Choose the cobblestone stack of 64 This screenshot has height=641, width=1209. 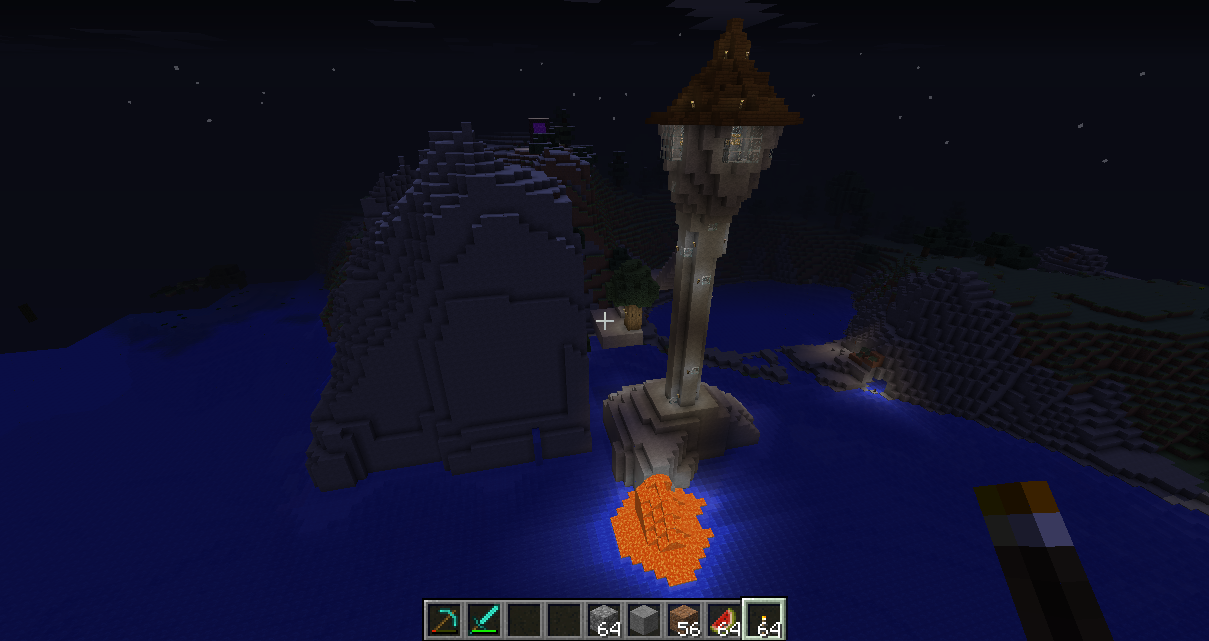[605, 620]
